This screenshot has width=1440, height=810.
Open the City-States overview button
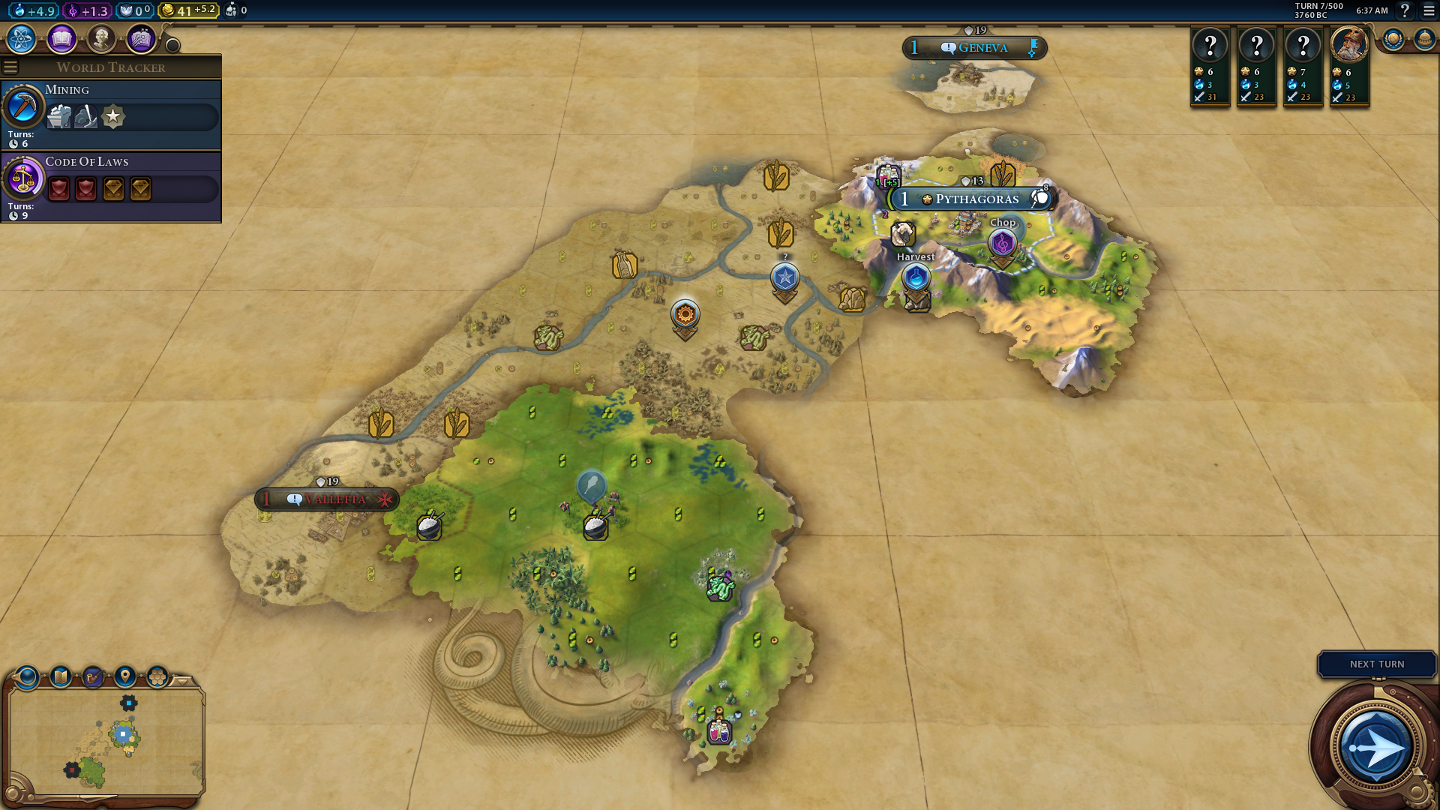(x=1425, y=40)
